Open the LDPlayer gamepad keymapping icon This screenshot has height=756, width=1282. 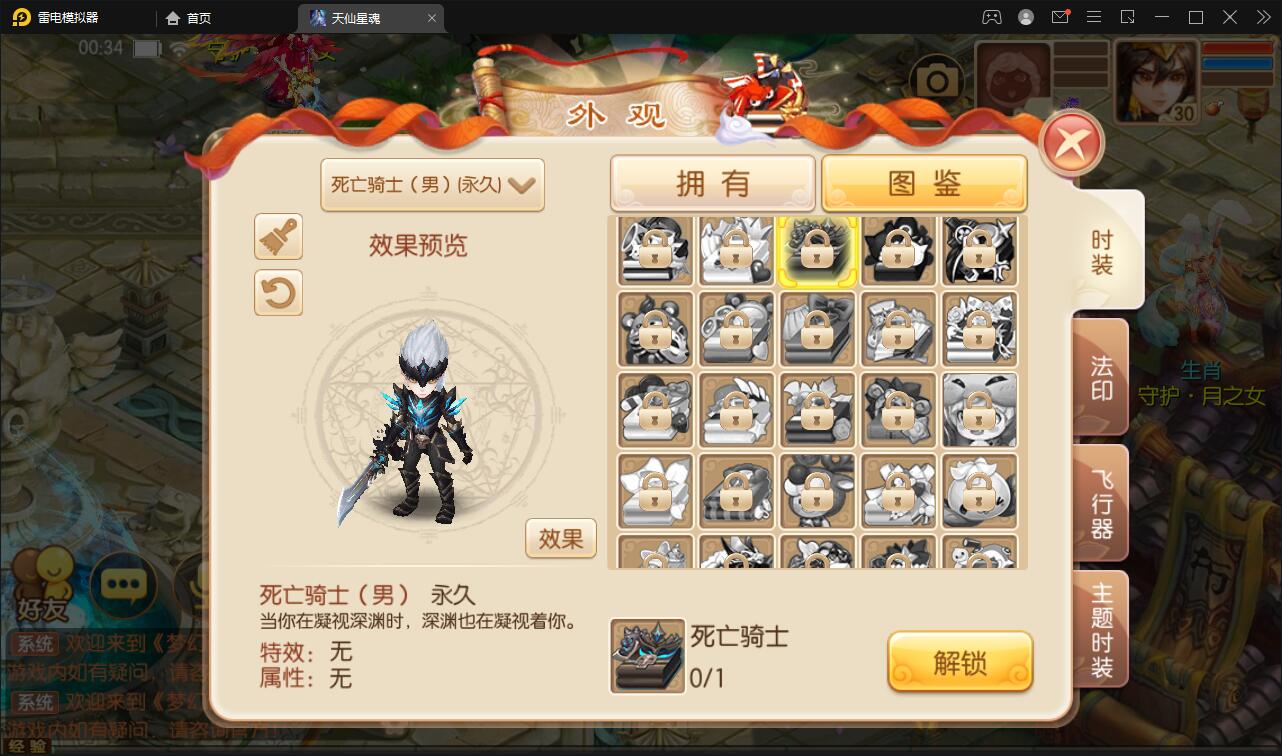pos(990,17)
